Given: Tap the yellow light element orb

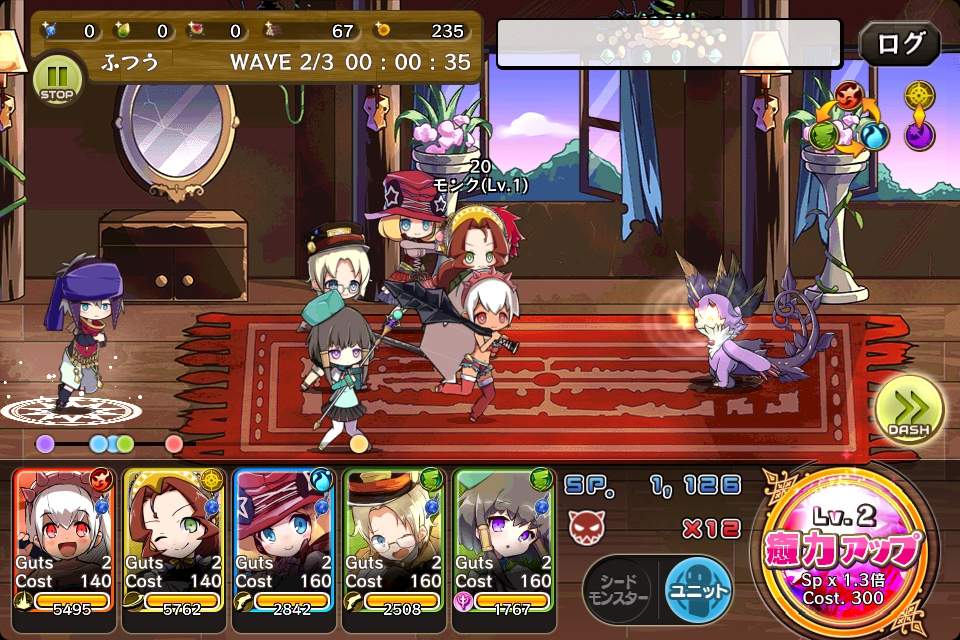Looking at the screenshot, I should pyautogui.click(x=919, y=96).
